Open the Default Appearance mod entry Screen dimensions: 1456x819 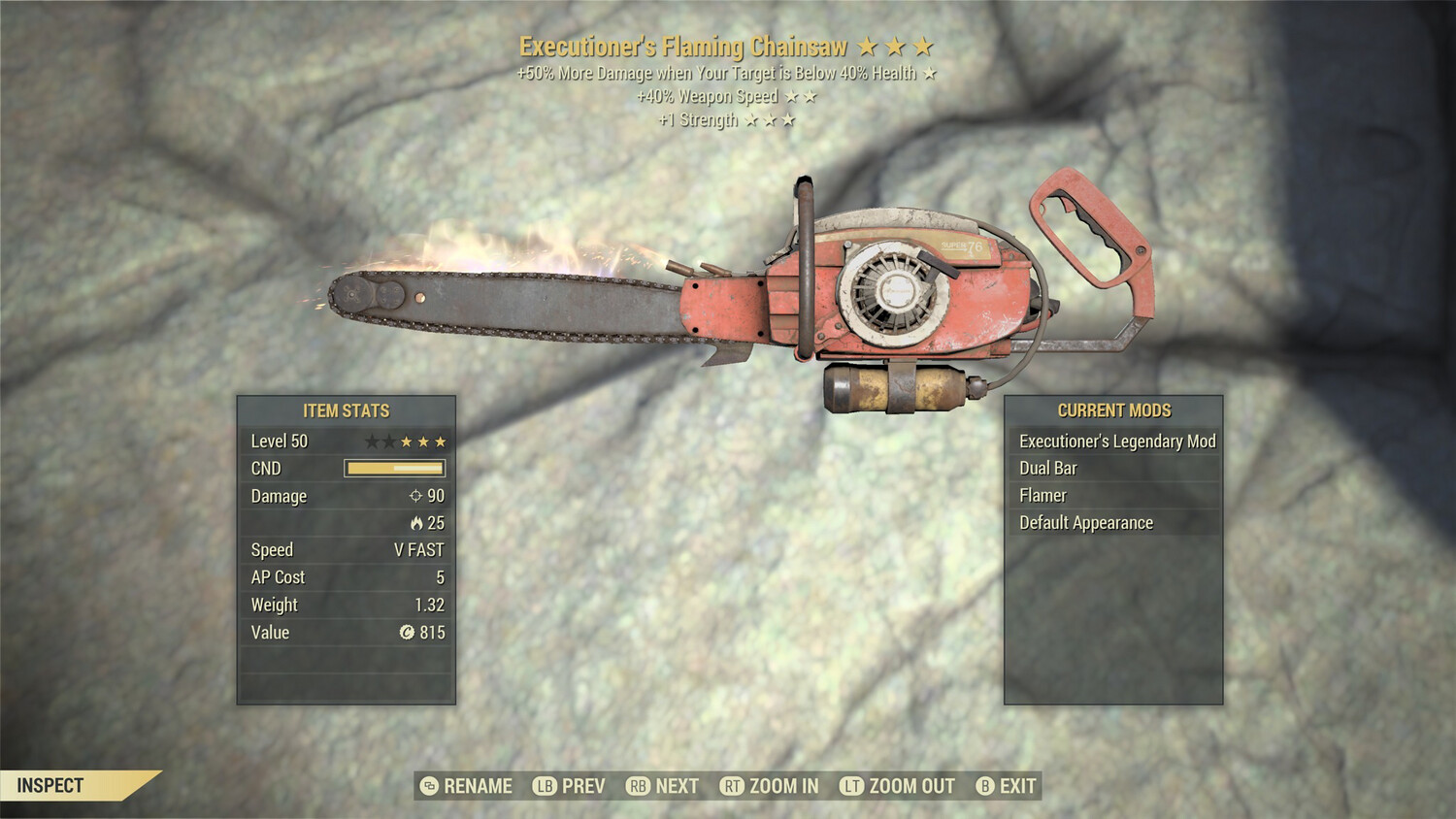point(1085,522)
